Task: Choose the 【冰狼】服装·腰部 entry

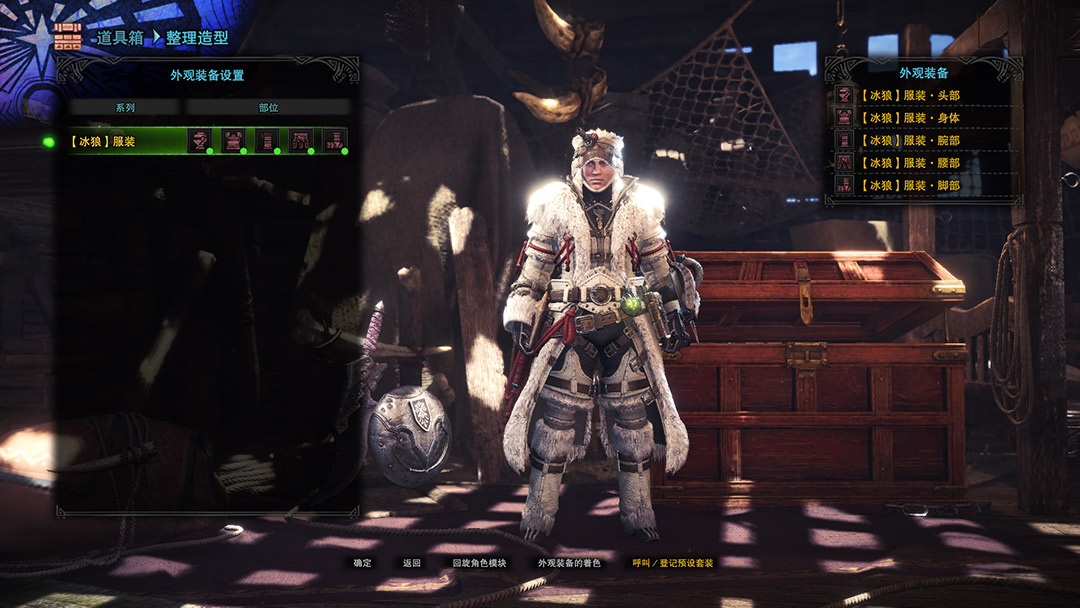Action: 913,163
